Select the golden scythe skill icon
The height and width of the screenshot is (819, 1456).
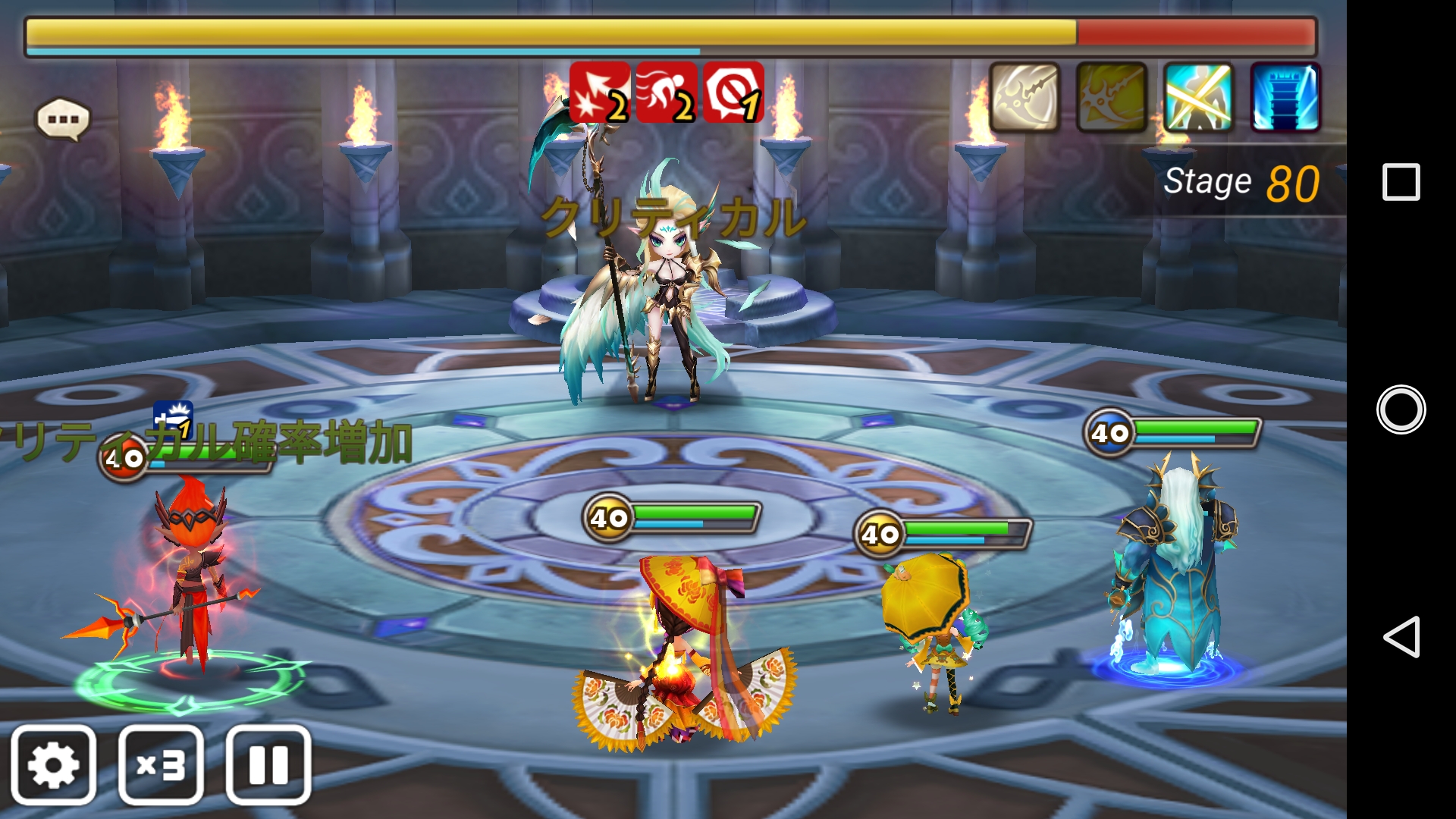click(1111, 97)
